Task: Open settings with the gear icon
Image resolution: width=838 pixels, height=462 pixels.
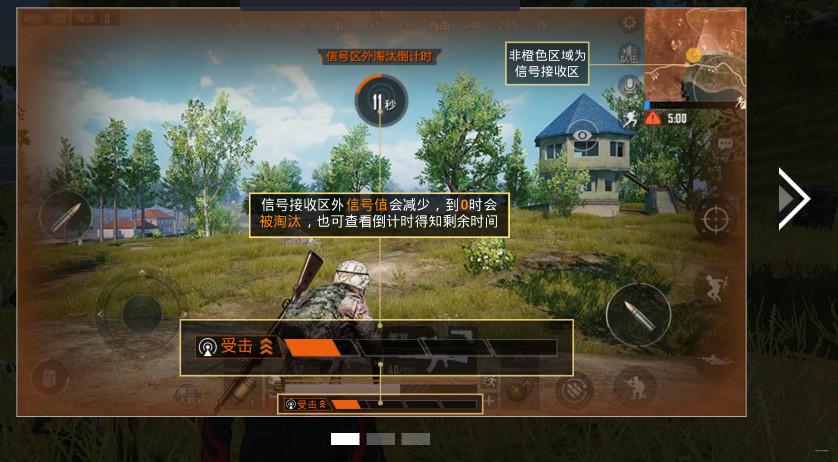Action: coord(630,22)
